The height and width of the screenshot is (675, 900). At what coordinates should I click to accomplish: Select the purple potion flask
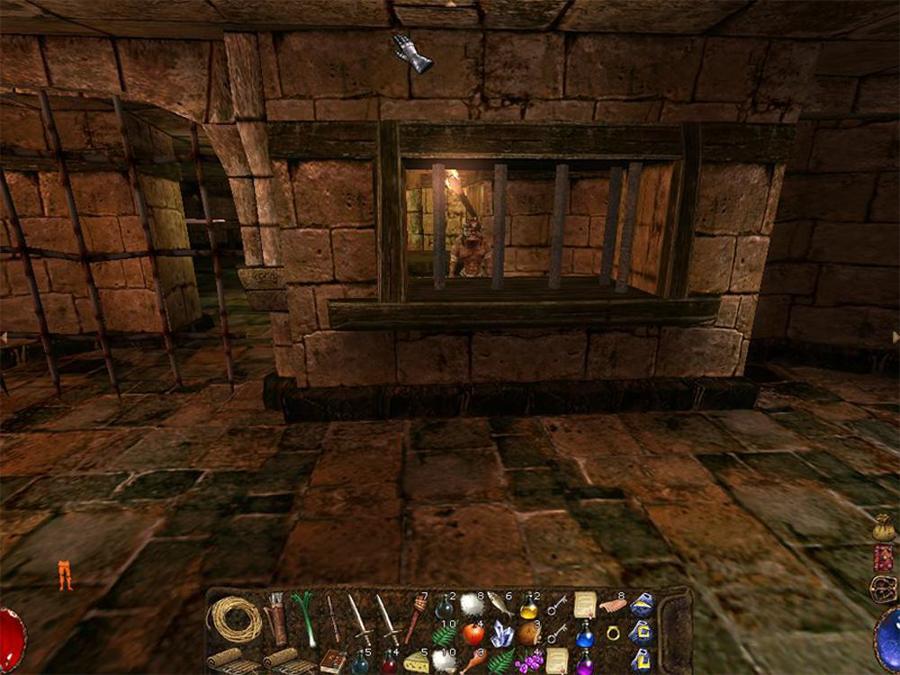[x=584, y=661]
